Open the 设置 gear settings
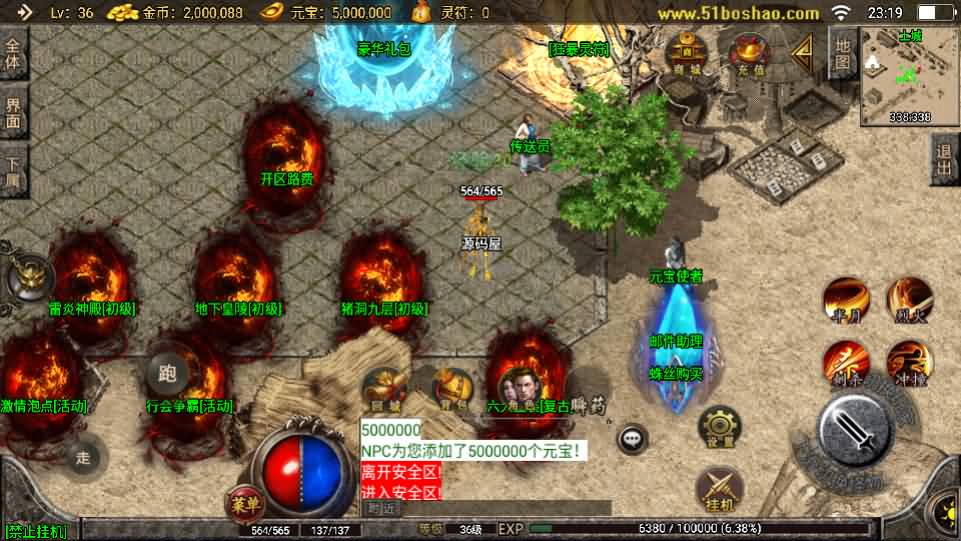 (x=719, y=428)
